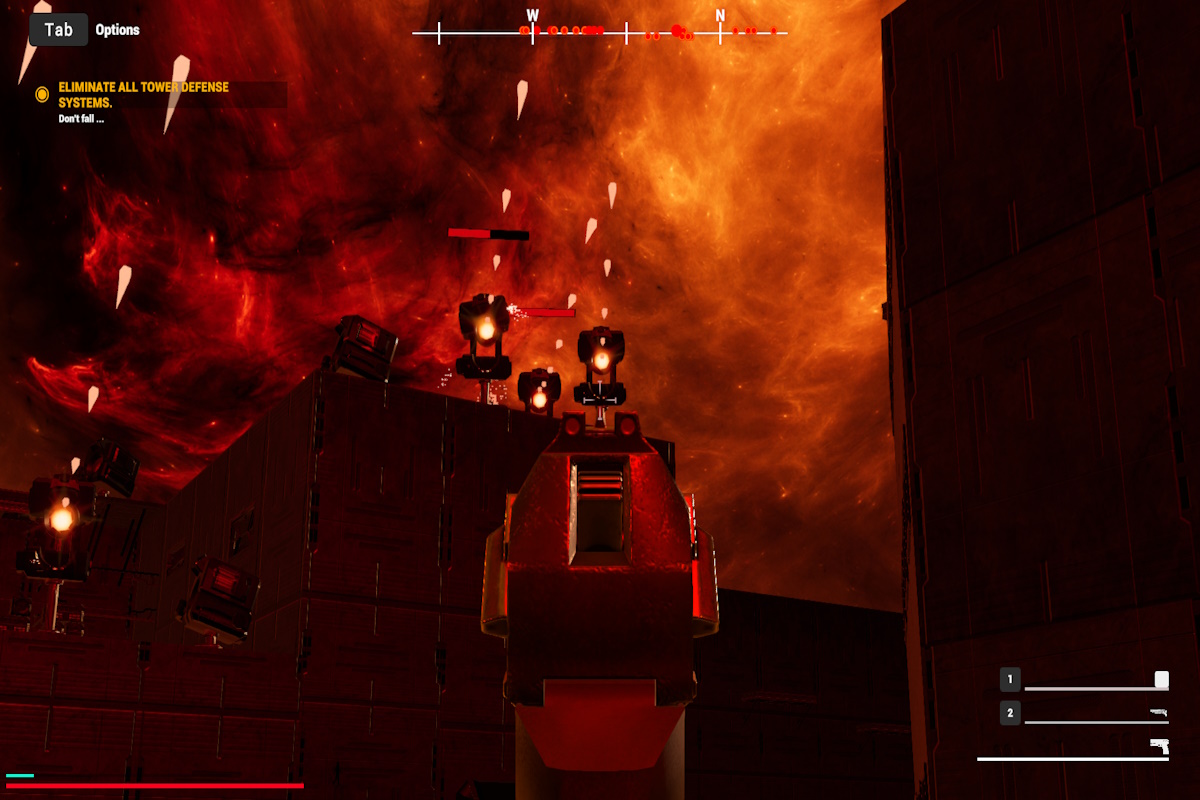Open the Options menu label
Image resolution: width=1200 pixels, height=800 pixels.
click(117, 30)
